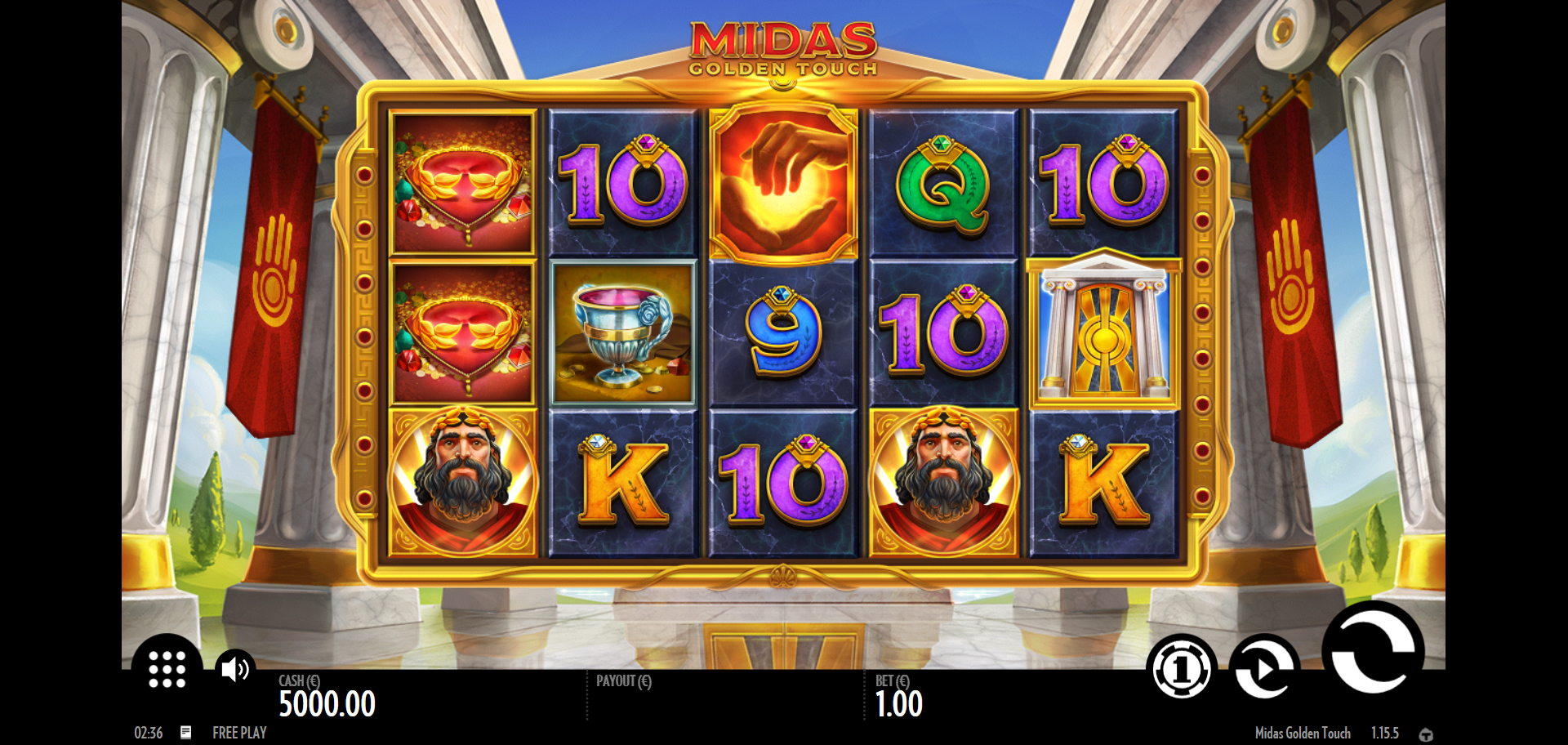
Task: Click the Thunderkick logo icon in the corner
Action: [x=1426, y=734]
